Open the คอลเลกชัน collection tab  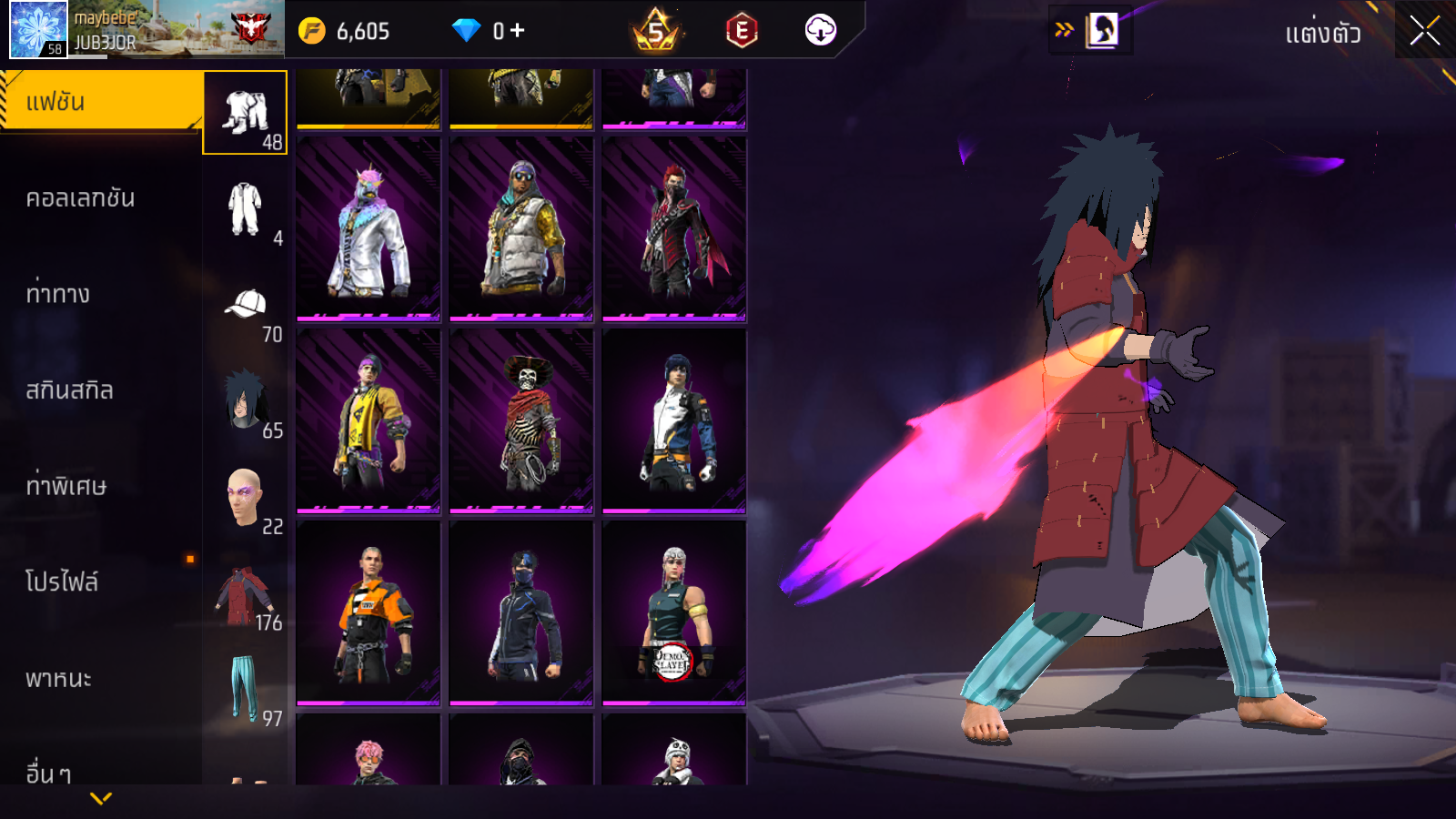pyautogui.click(x=80, y=198)
